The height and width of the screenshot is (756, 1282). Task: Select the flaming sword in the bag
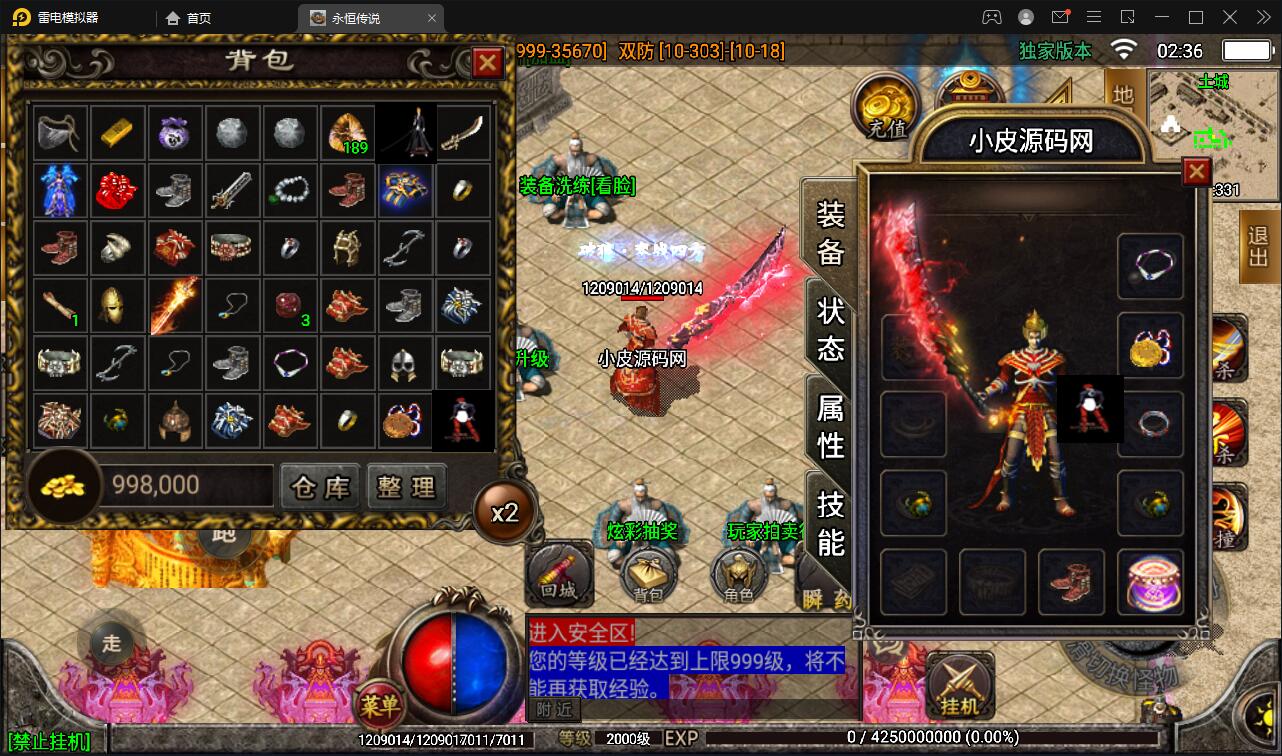tap(175, 306)
